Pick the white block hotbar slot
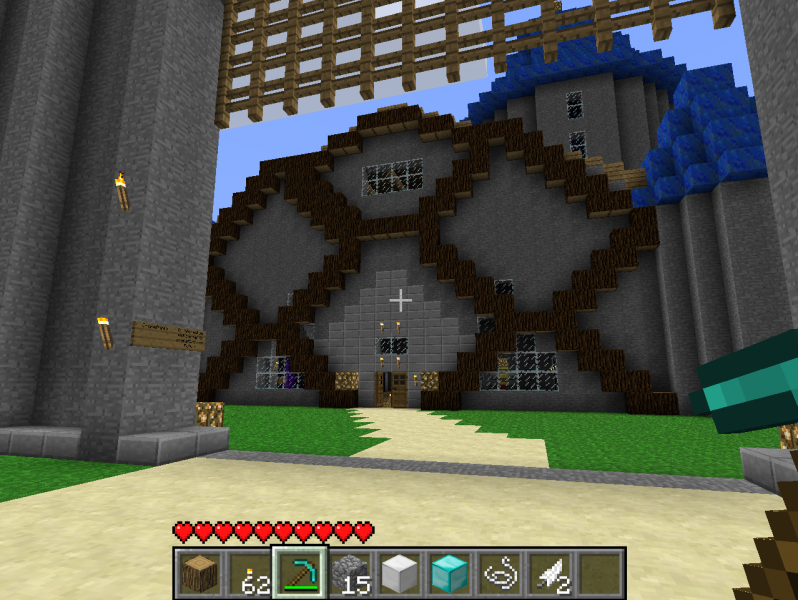Image resolution: width=798 pixels, height=600 pixels. [399, 573]
